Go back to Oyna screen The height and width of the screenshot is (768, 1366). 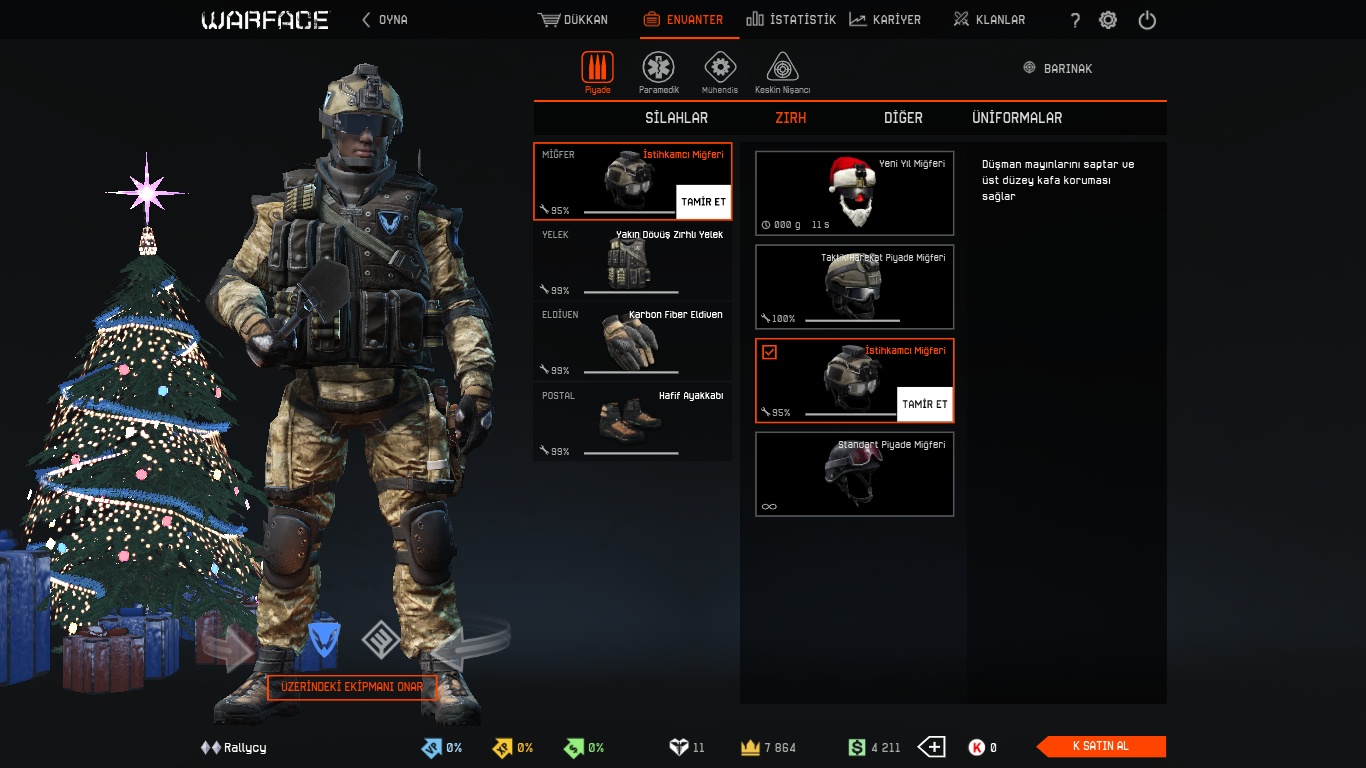[x=385, y=20]
